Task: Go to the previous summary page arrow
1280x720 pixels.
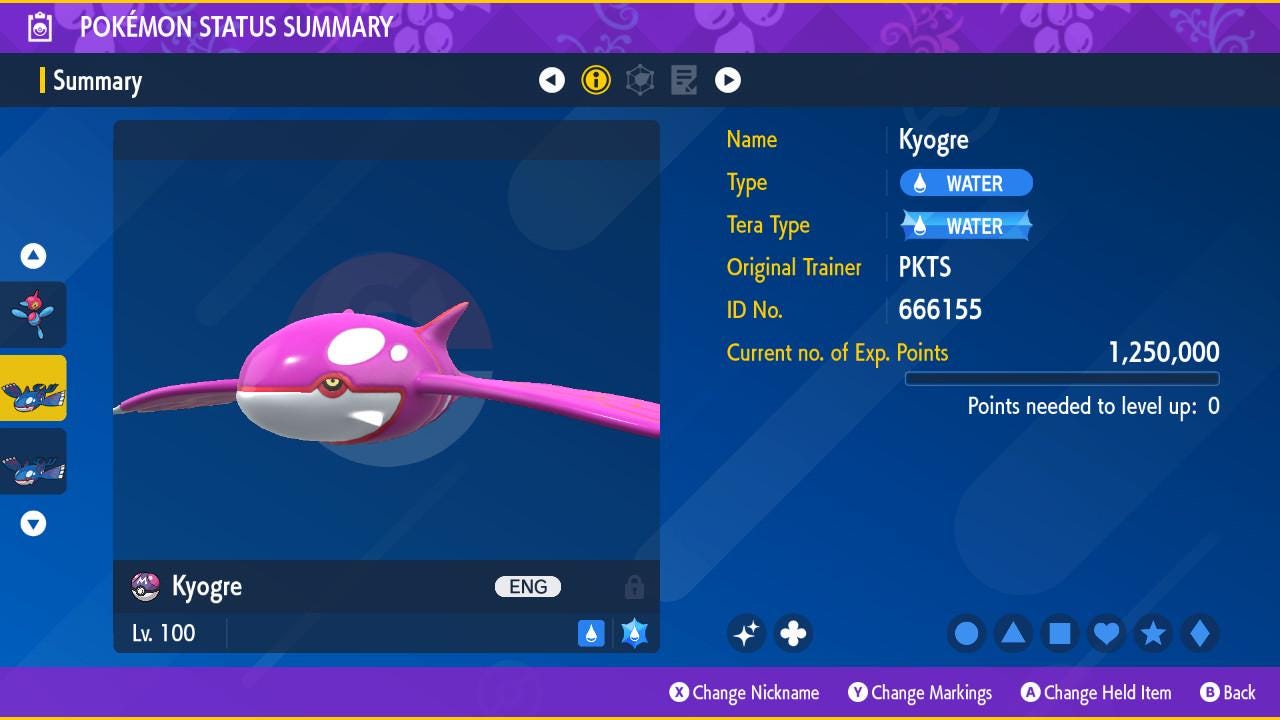Action: pyautogui.click(x=552, y=80)
